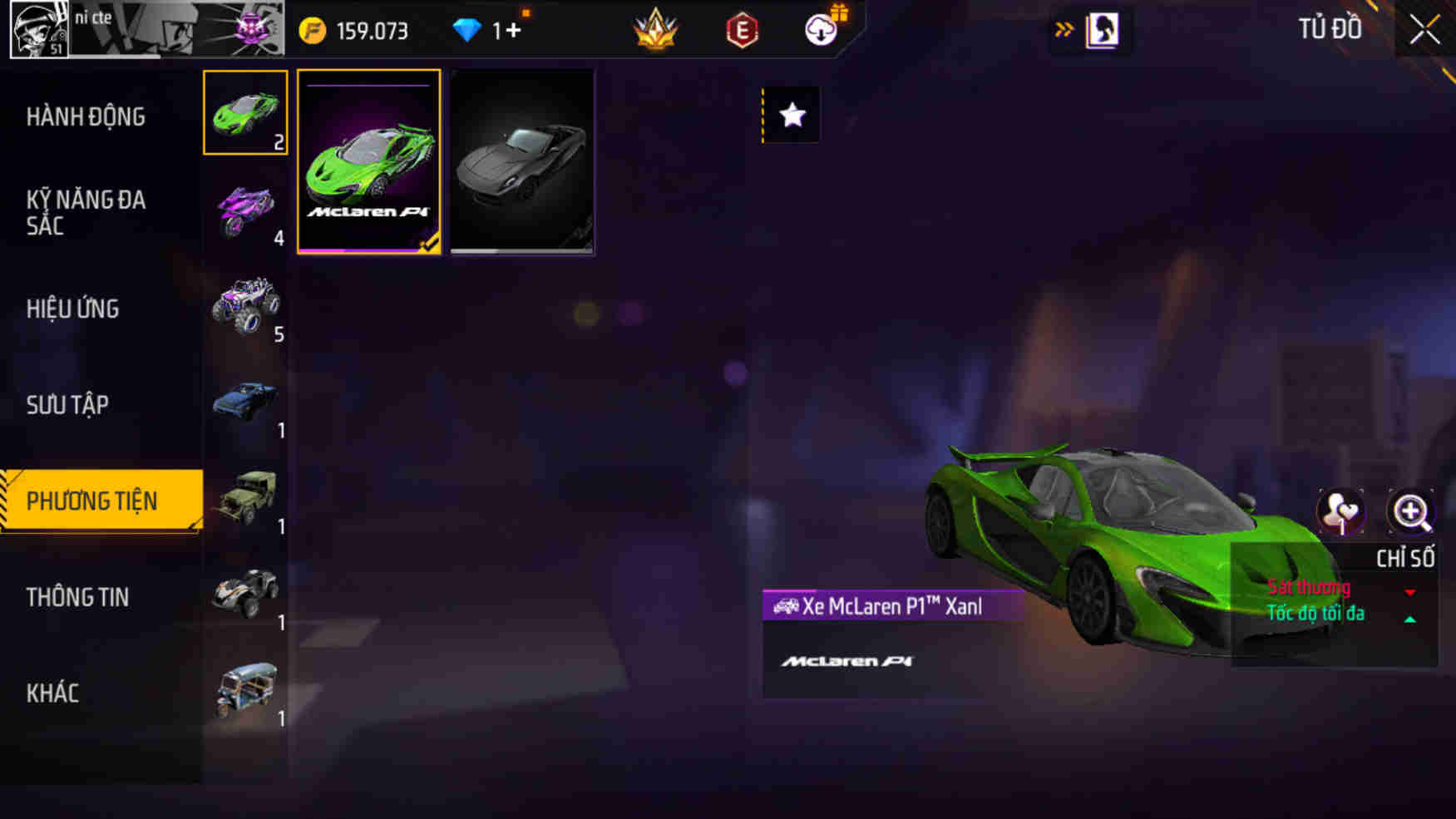The image size is (1456, 819).
Task: Toggle the star favorite marker
Action: tap(790, 116)
